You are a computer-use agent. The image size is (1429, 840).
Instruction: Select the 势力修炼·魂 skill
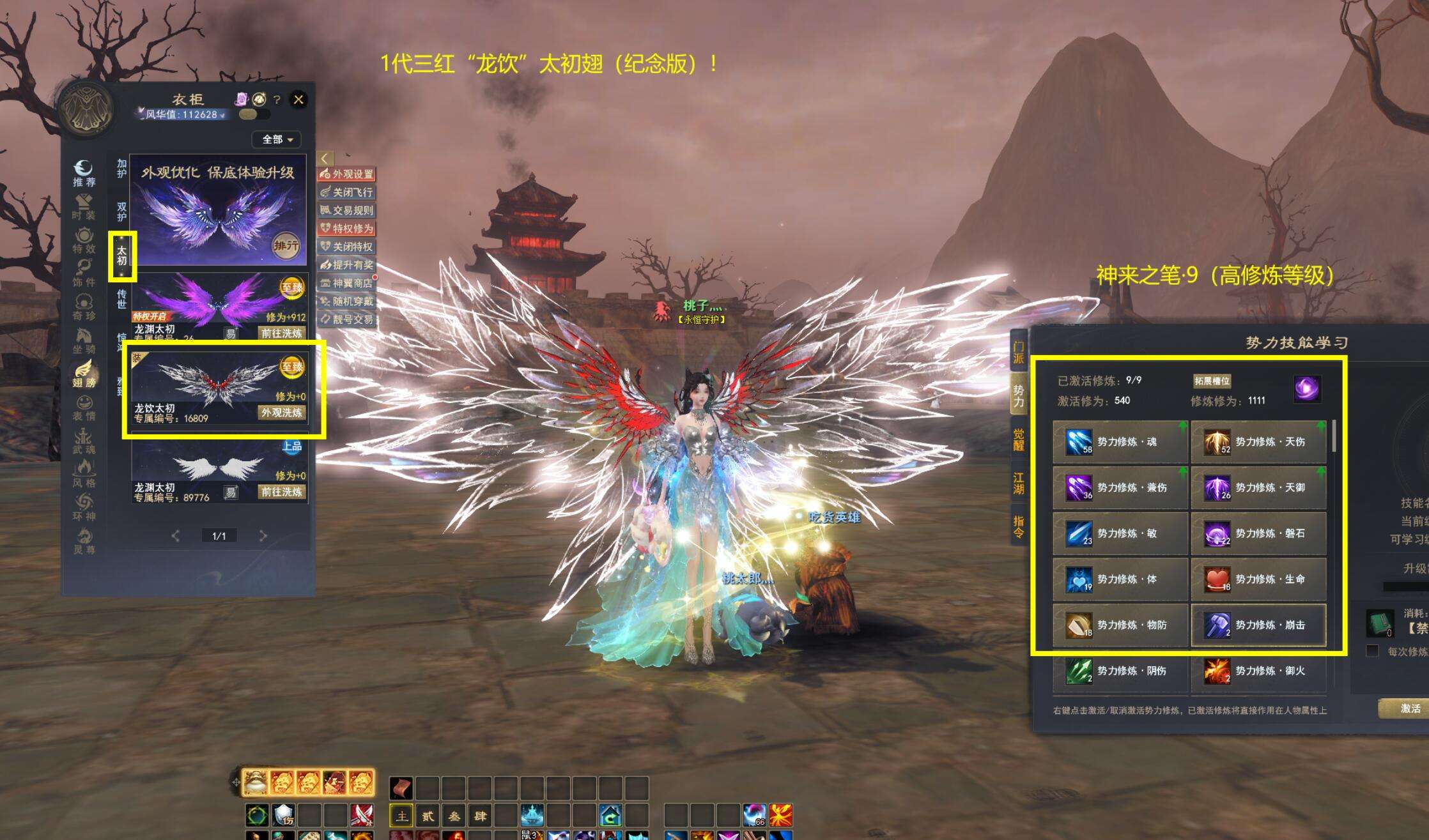[x=1120, y=441]
